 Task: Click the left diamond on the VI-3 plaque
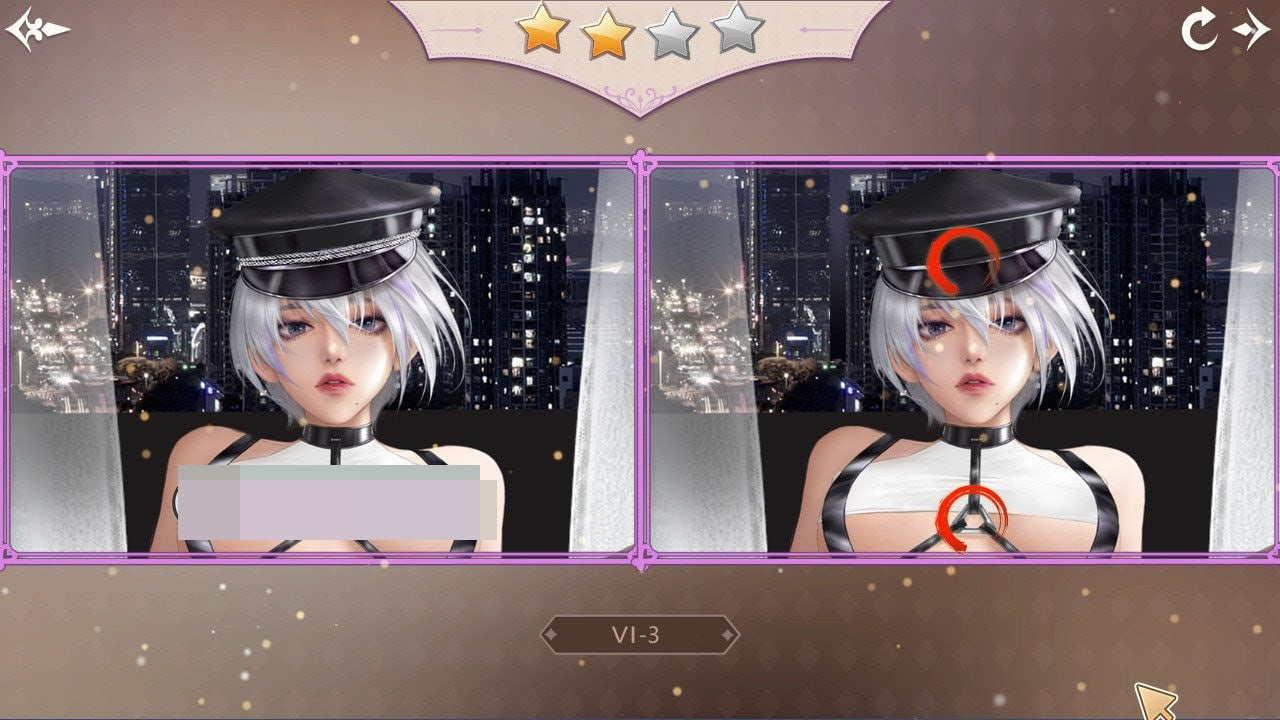(x=552, y=633)
